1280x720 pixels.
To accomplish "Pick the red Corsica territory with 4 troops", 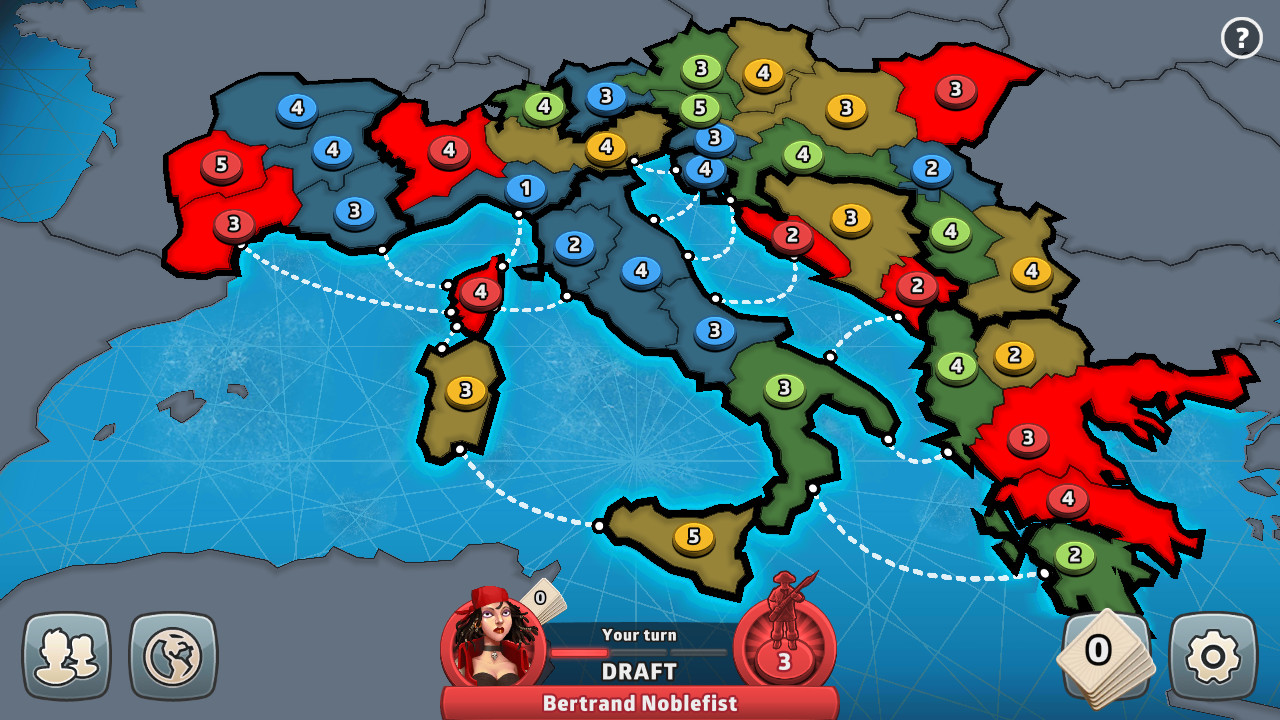I will pos(479,293).
